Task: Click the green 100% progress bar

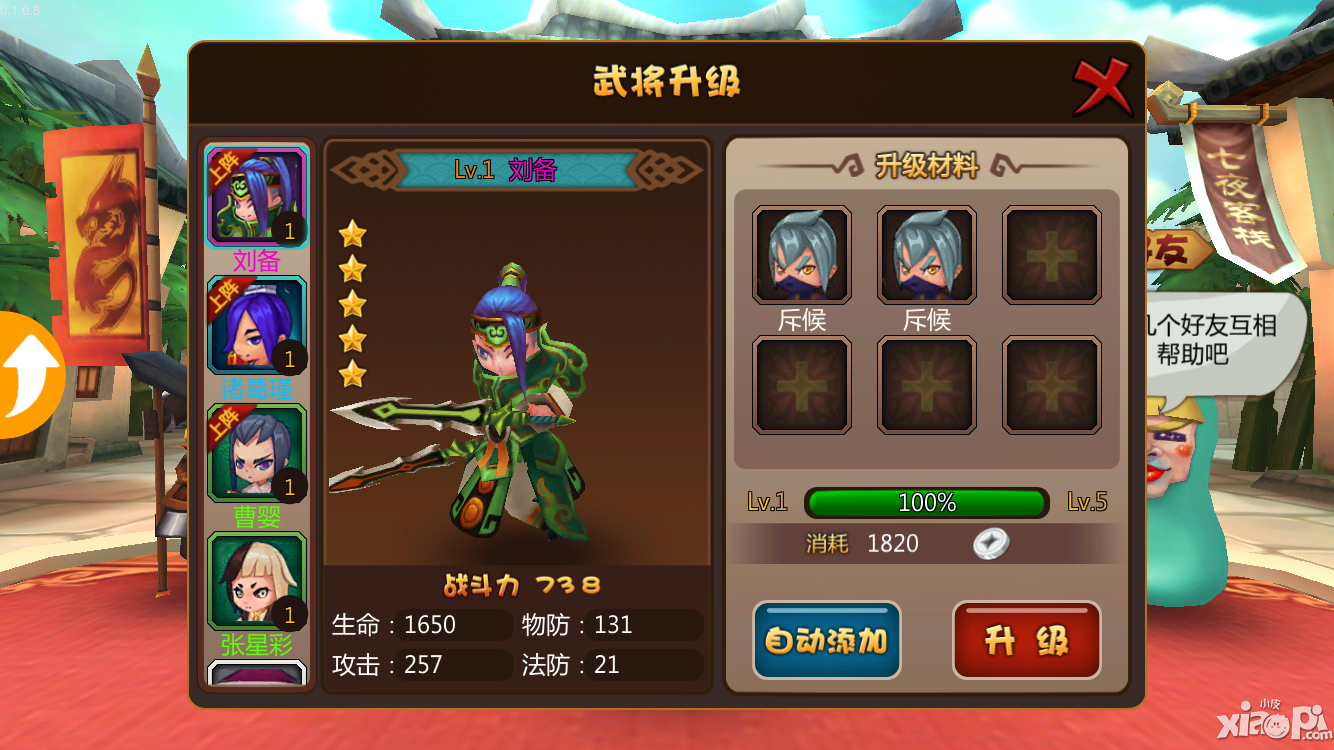Action: pos(927,503)
